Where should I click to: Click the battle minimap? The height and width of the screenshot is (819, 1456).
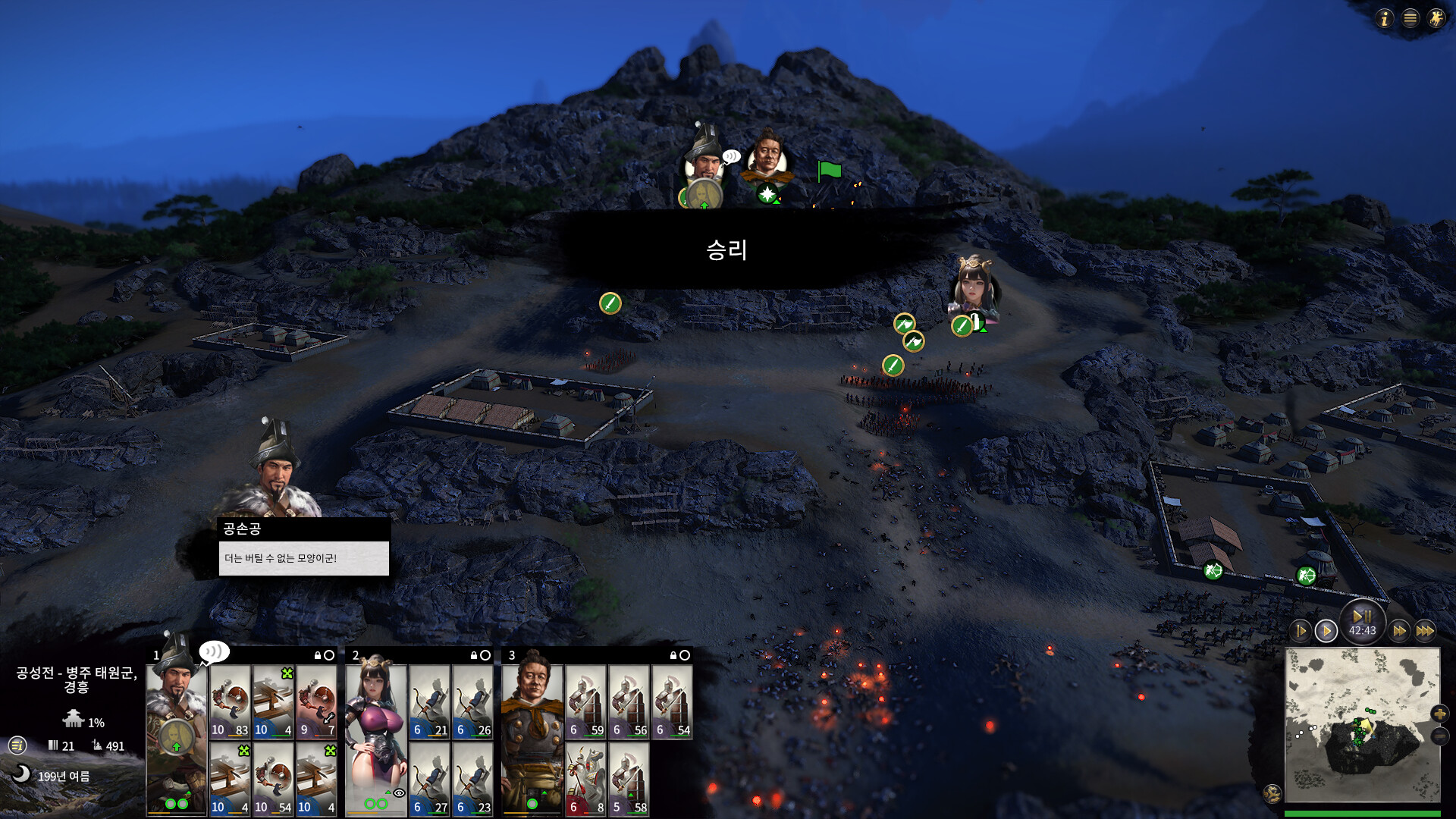(x=1362, y=724)
